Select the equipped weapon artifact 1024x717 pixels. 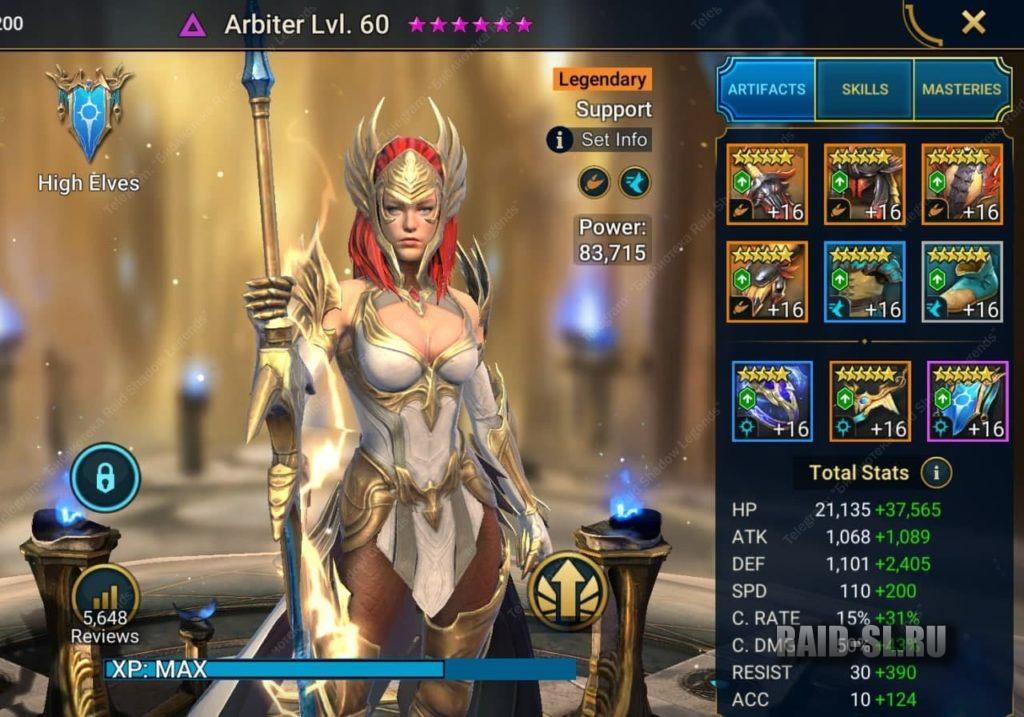point(767,184)
